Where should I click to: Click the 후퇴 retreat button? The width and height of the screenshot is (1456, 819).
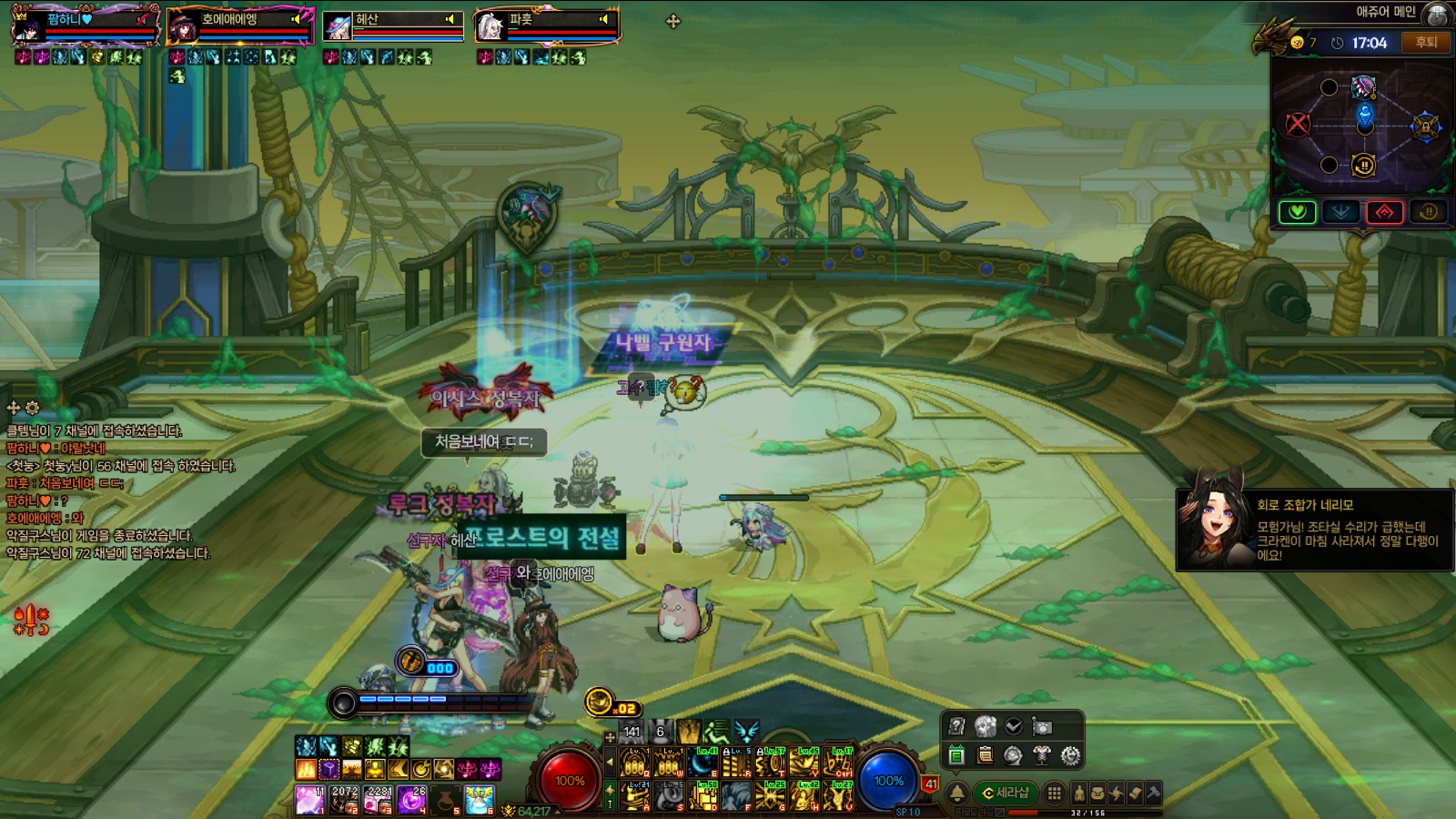point(1426,42)
